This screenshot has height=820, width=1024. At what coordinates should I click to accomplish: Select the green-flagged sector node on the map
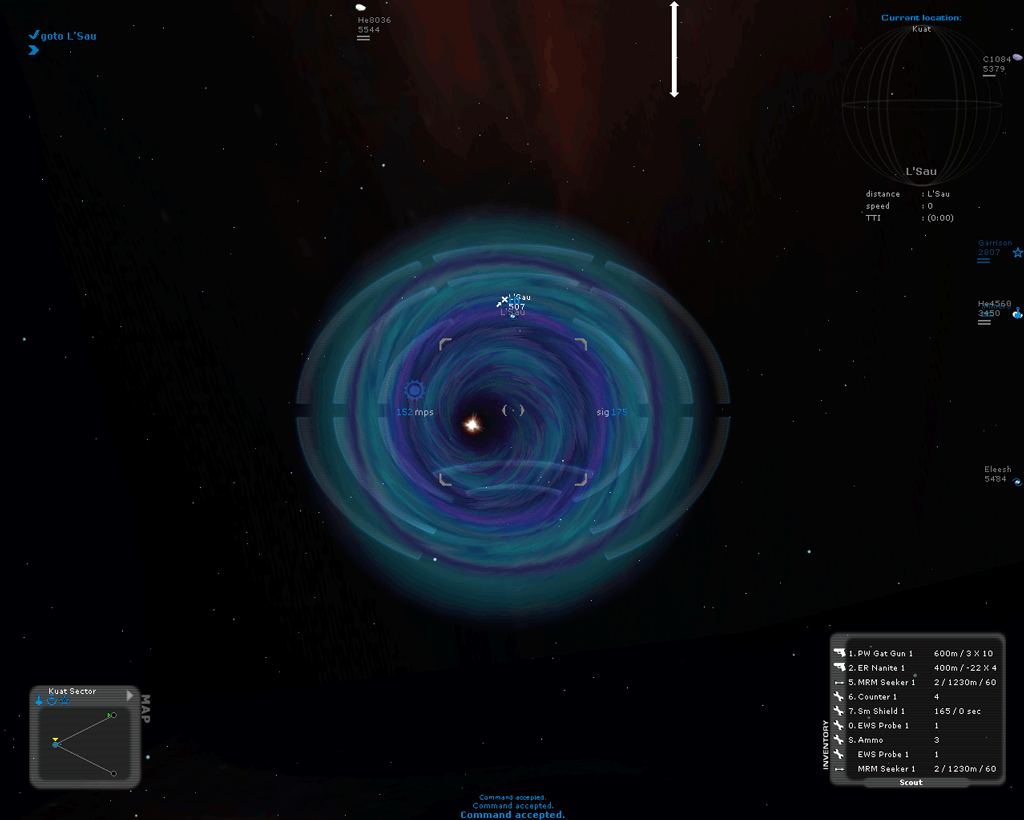tap(113, 715)
